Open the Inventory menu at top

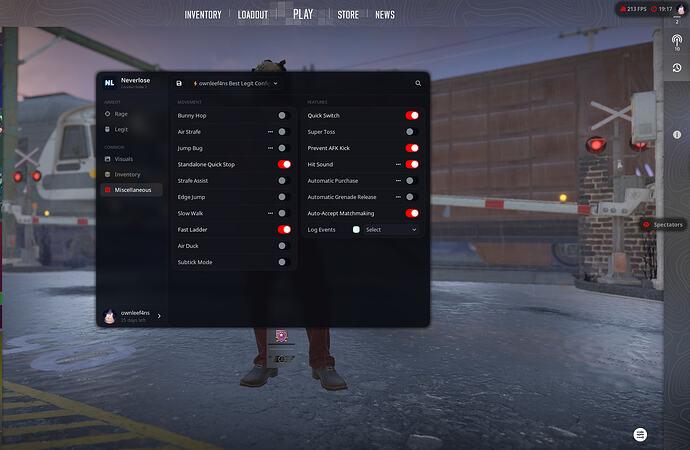click(x=203, y=15)
